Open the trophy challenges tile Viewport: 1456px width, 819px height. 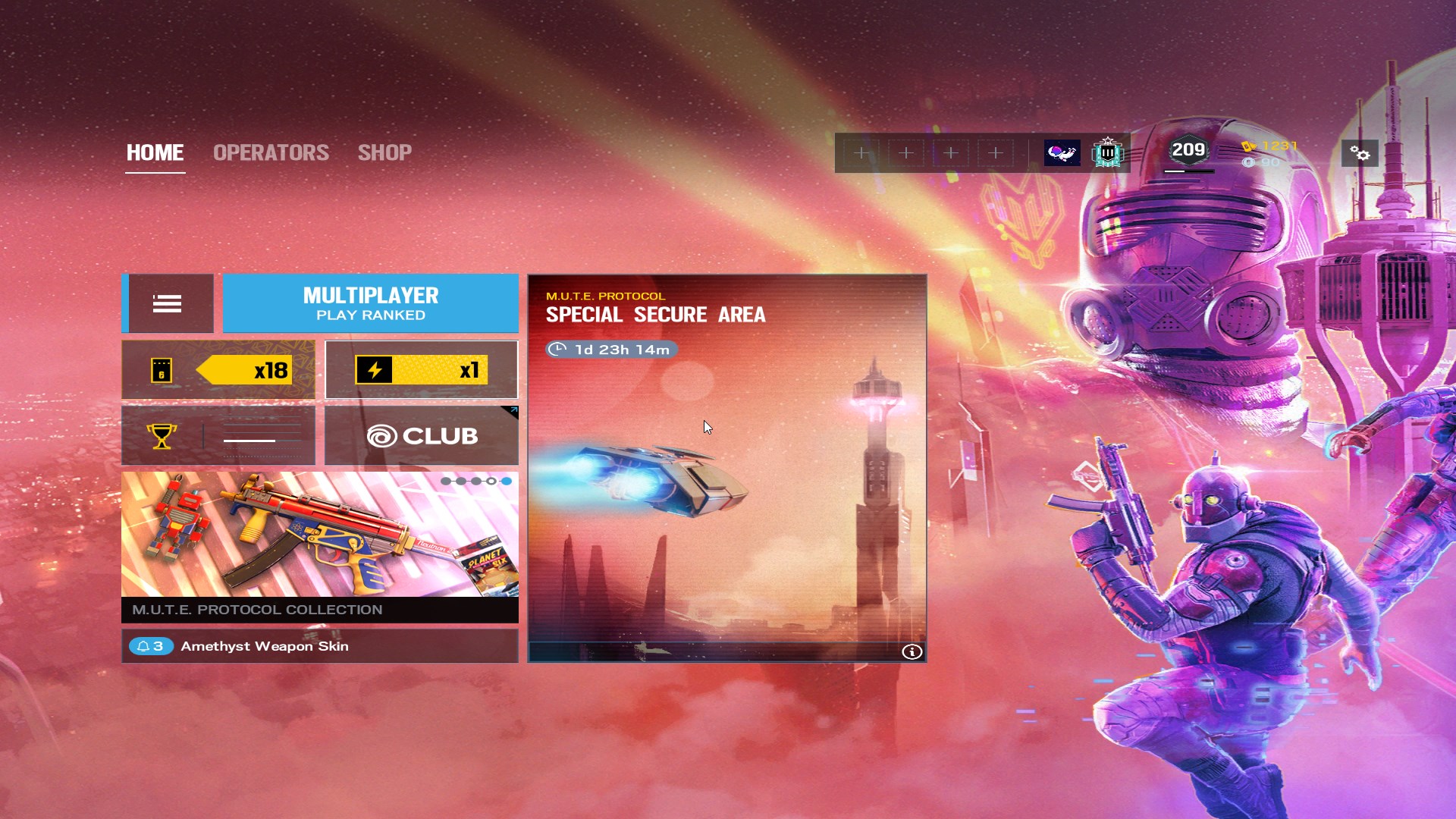(x=218, y=436)
